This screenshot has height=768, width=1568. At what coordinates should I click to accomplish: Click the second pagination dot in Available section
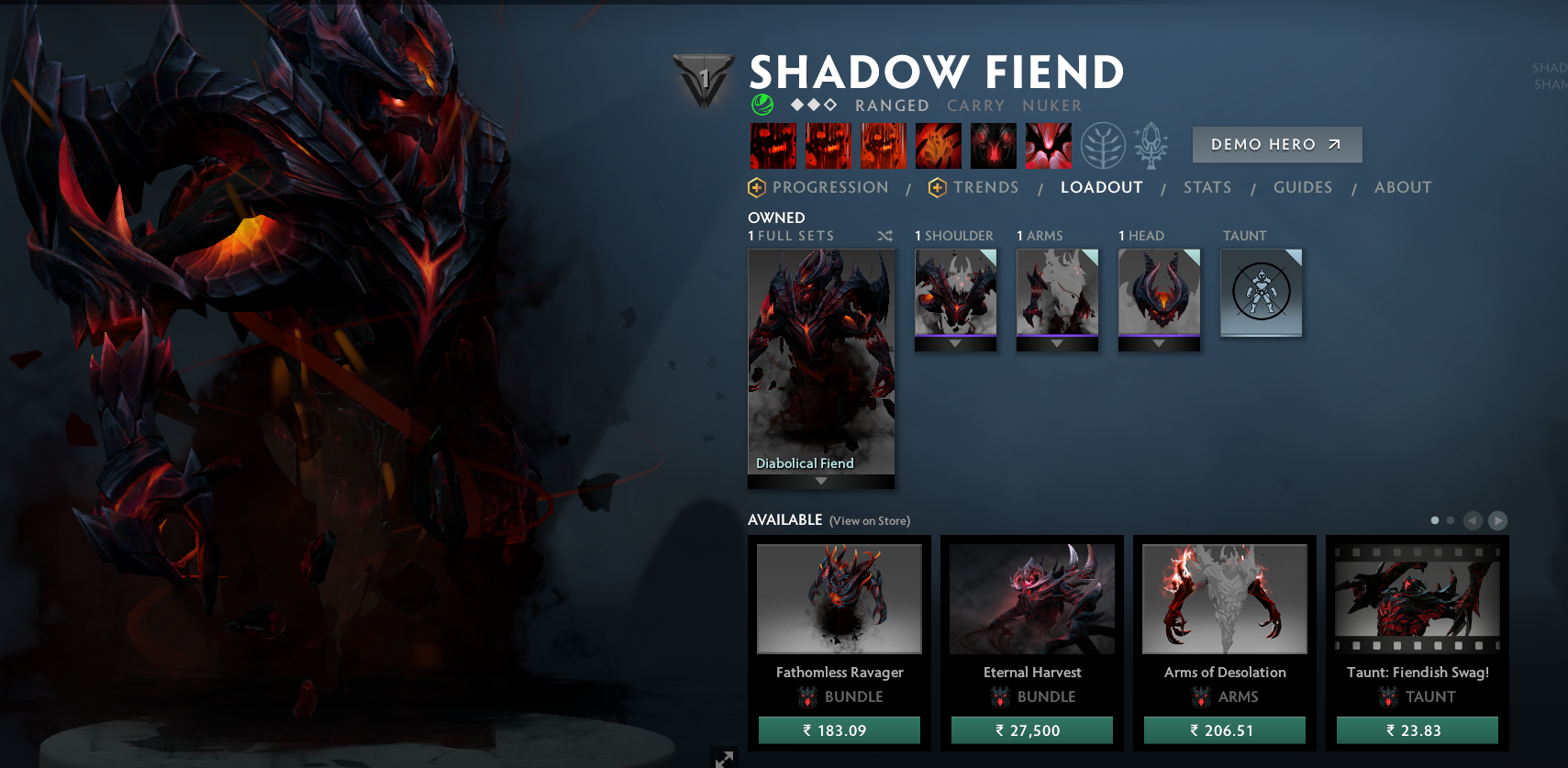point(1450,520)
